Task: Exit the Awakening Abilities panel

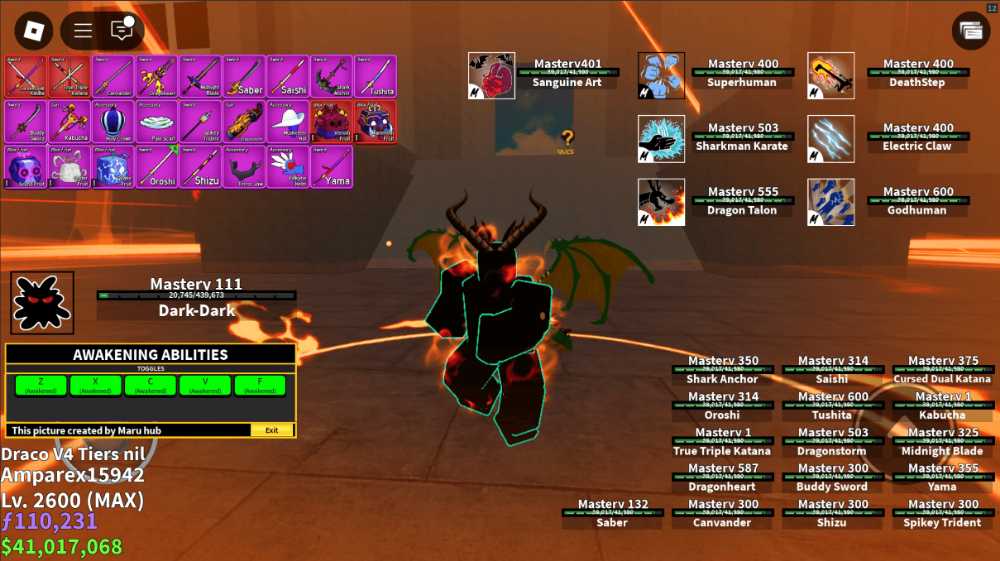Action: pos(272,430)
